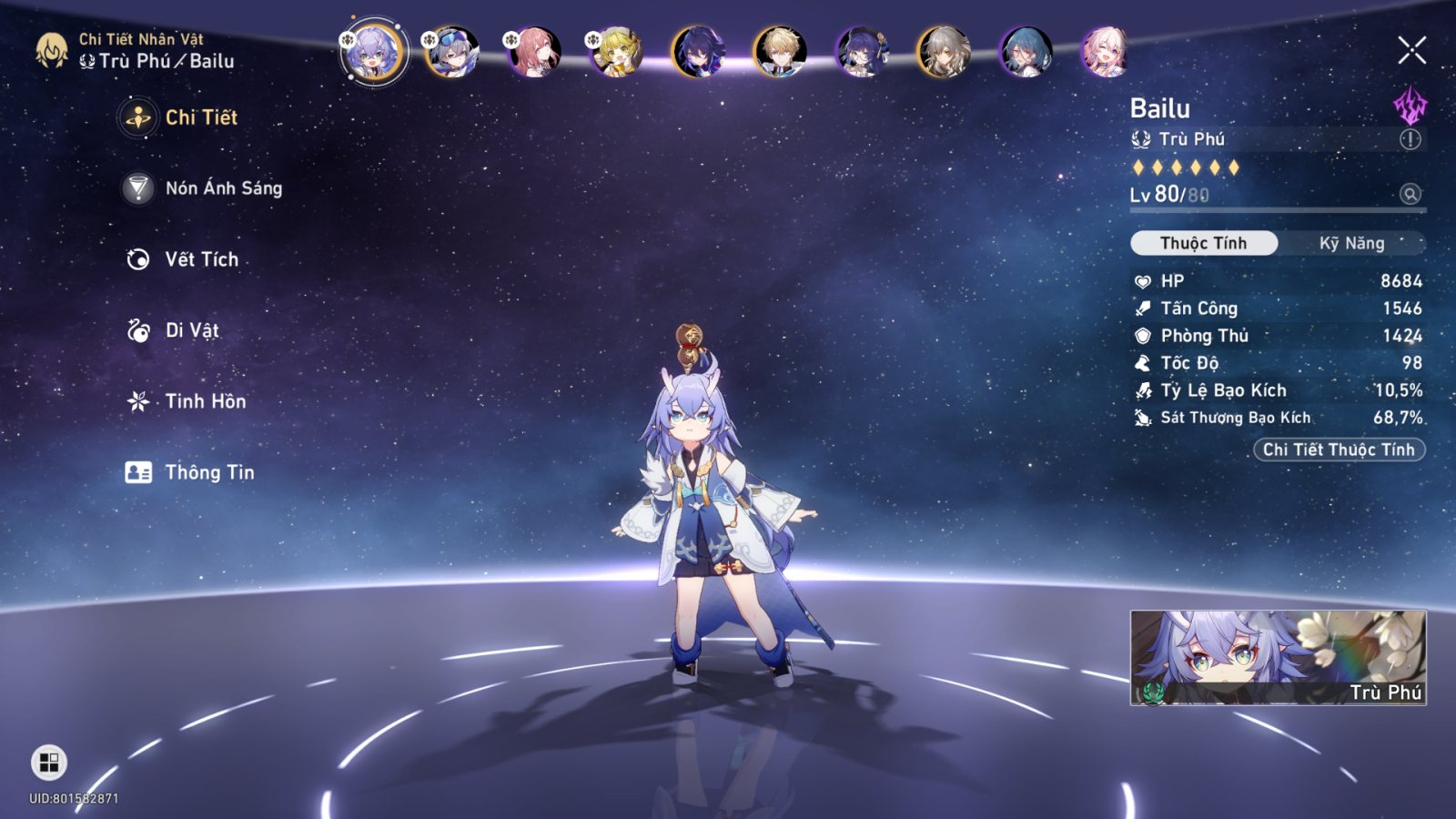Open the Di Vật relics page
This screenshot has height=819, width=1456.
coord(191,330)
